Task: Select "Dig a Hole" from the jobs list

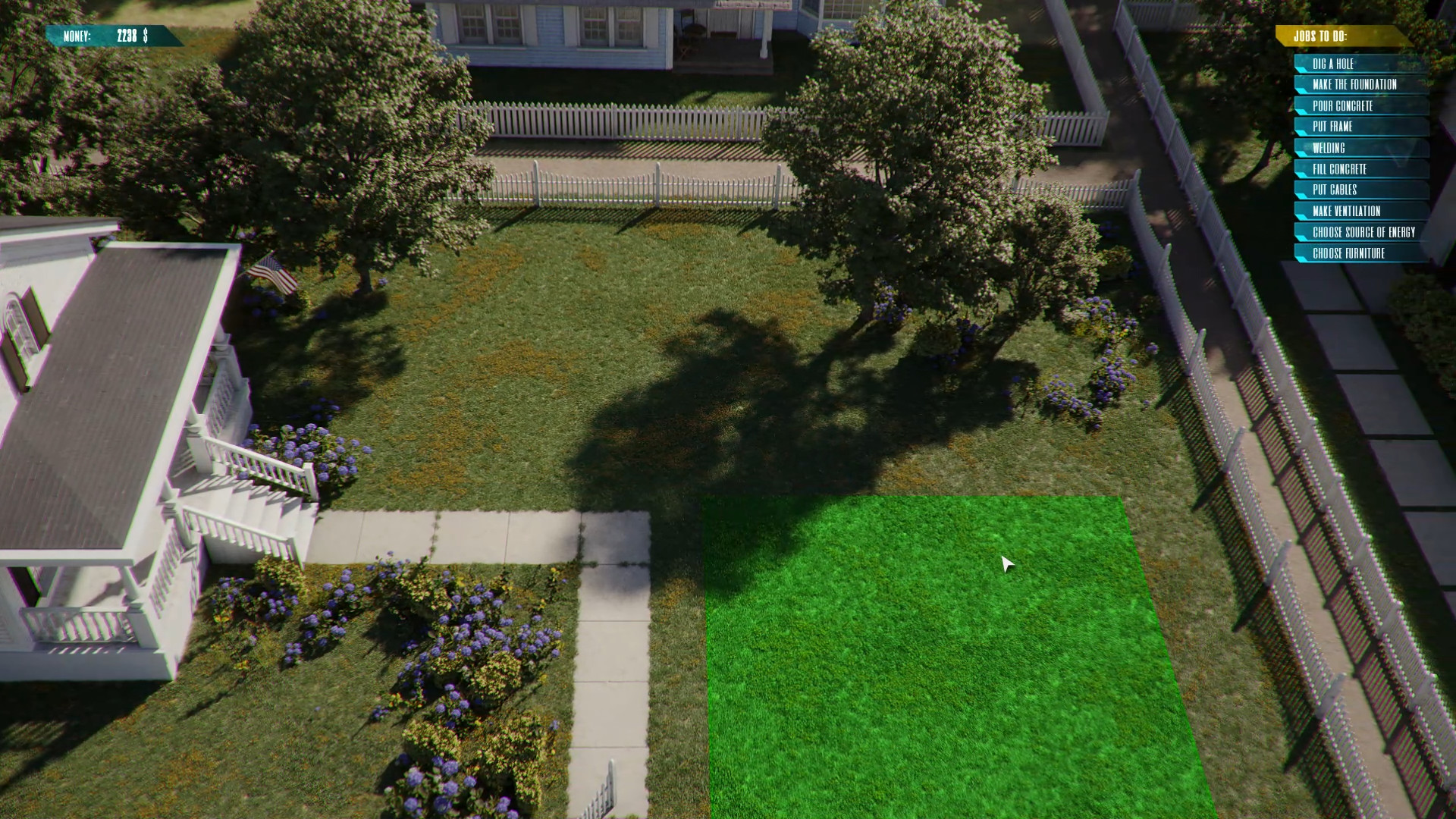Action: pyautogui.click(x=1335, y=64)
